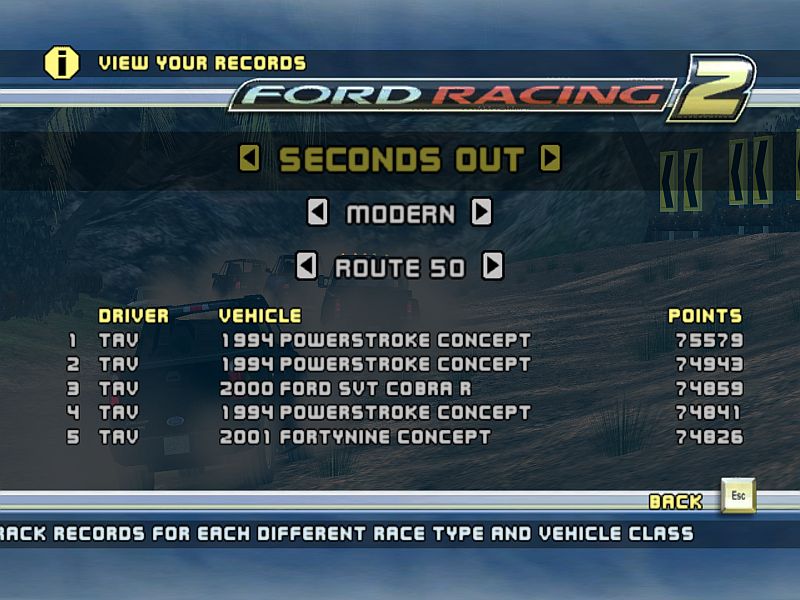
Task: Select the 2000 Ford SVT Cobra R record
Action: pyautogui.click(x=345, y=388)
